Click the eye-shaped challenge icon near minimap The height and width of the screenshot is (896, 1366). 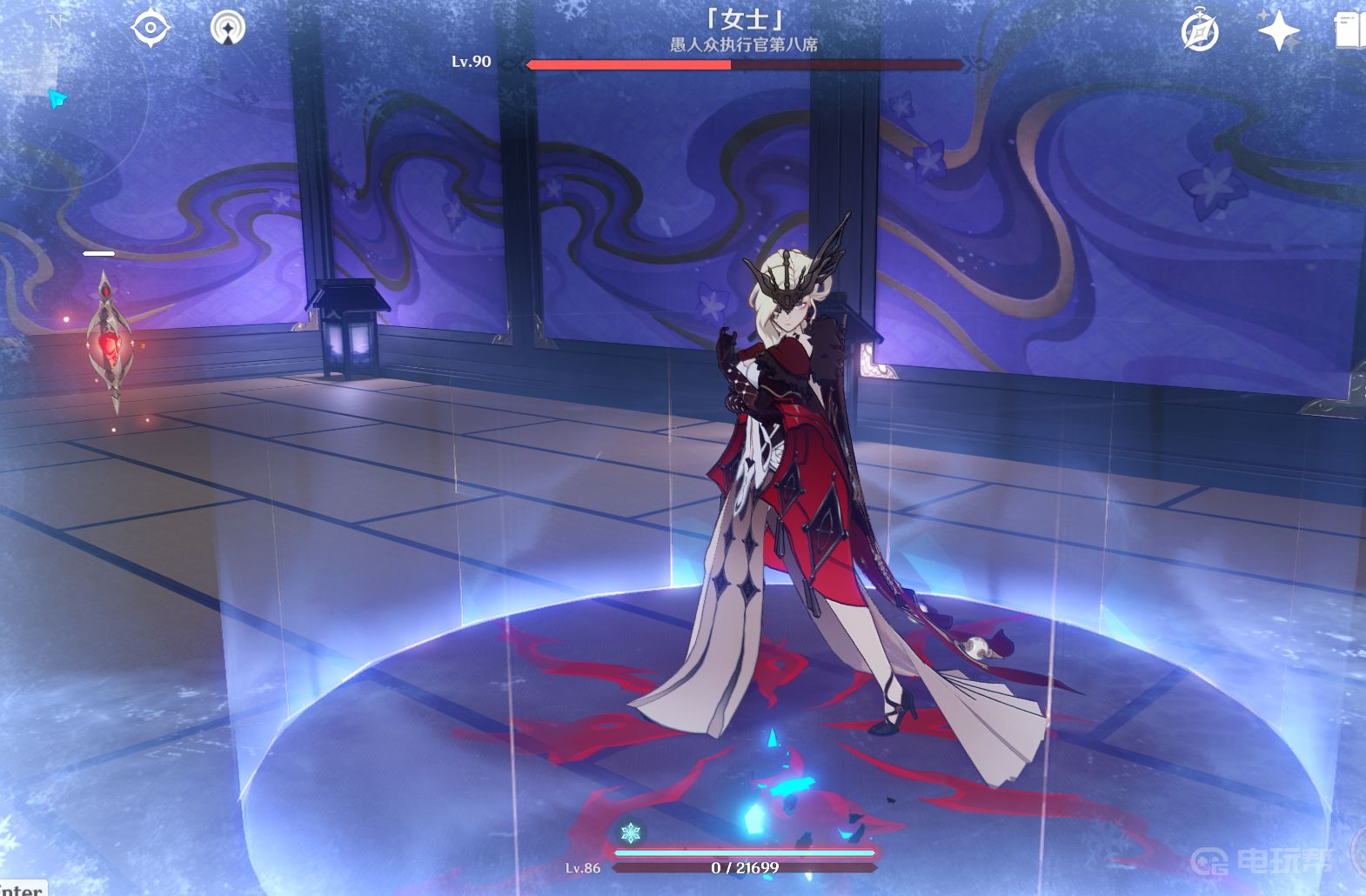click(x=150, y=27)
